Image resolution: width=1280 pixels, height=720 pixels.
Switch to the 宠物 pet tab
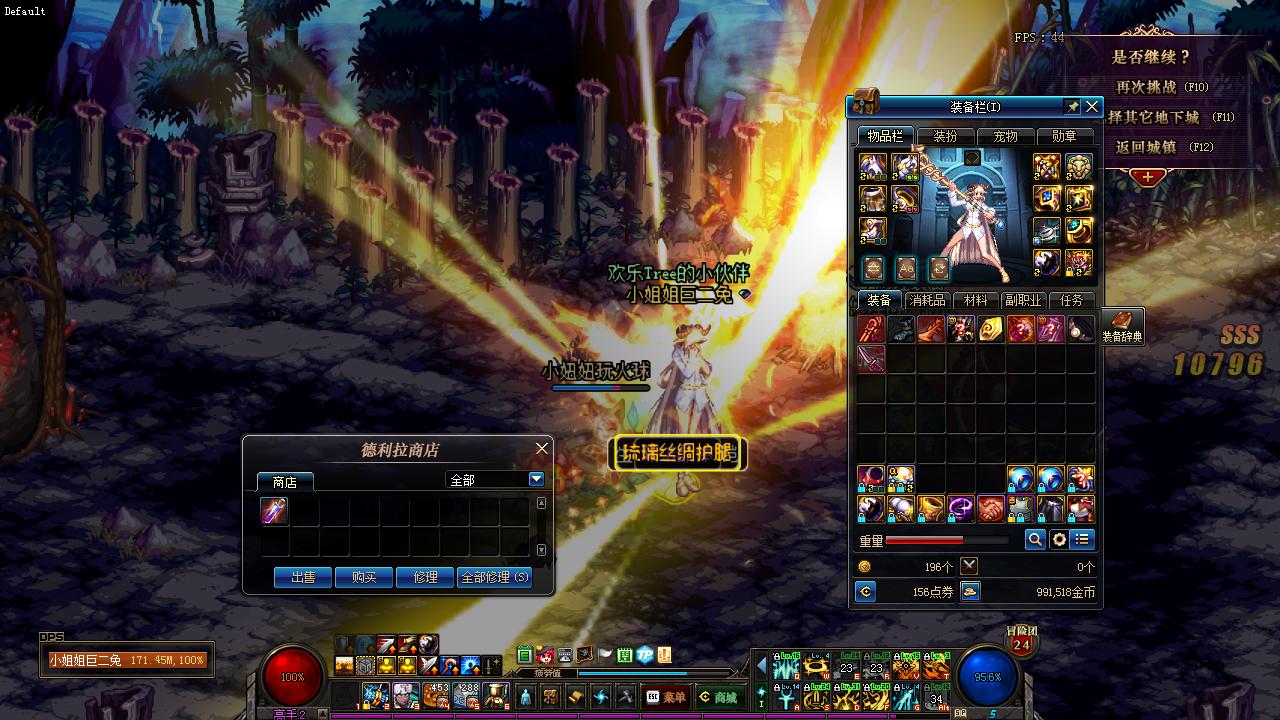click(x=1004, y=136)
